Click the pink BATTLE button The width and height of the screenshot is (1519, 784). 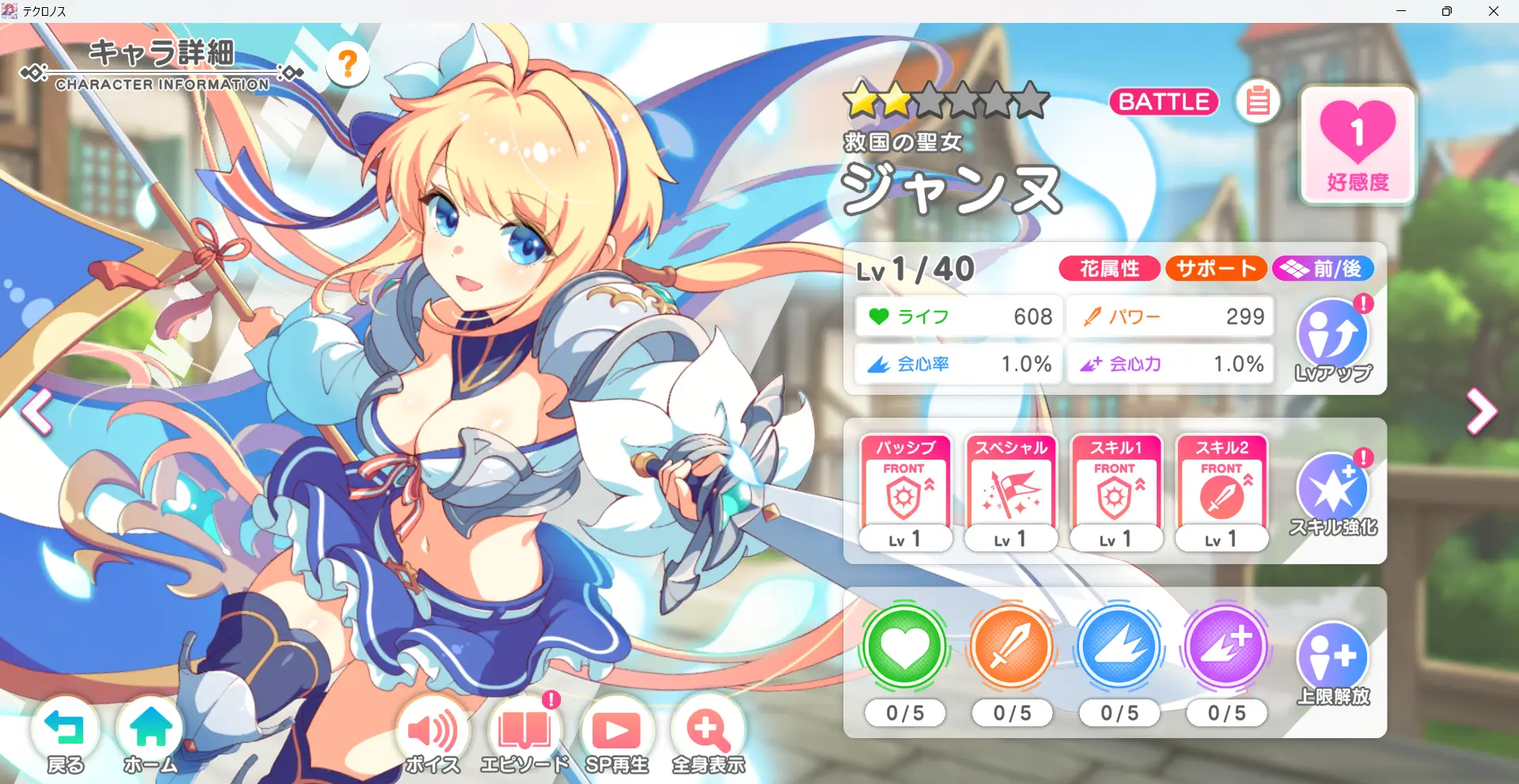tap(1164, 102)
